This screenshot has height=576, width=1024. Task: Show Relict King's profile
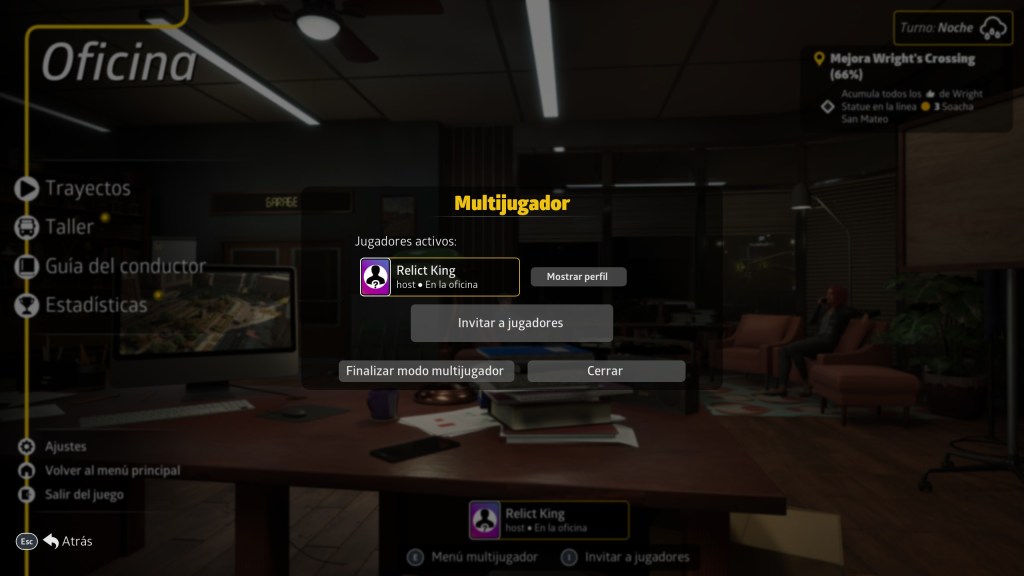coord(578,277)
